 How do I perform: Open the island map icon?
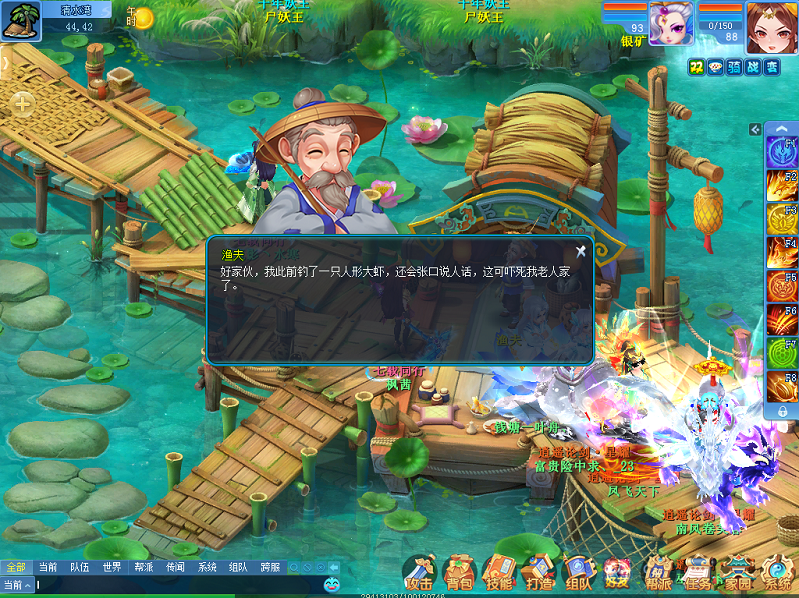(x=19, y=20)
